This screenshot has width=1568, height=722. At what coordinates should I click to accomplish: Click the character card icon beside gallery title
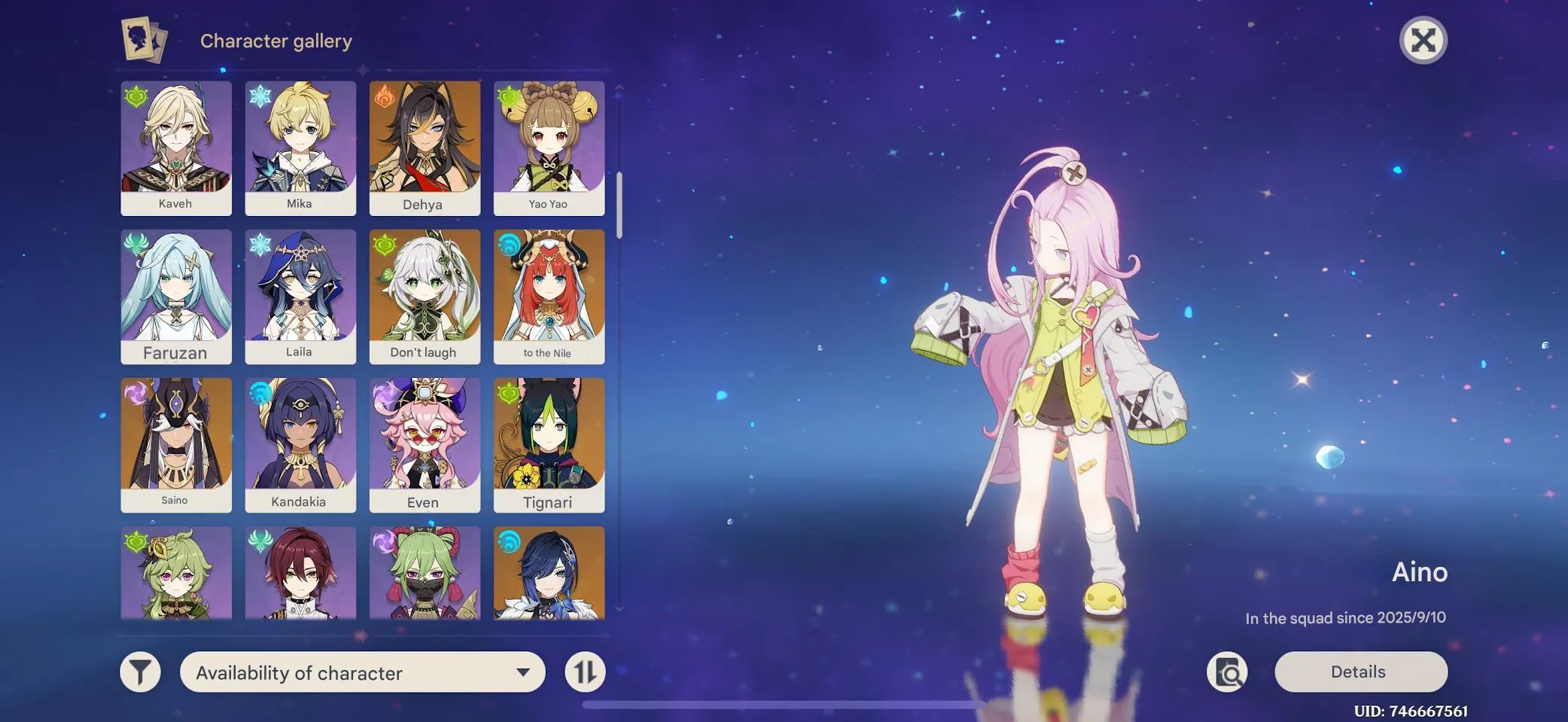144,40
